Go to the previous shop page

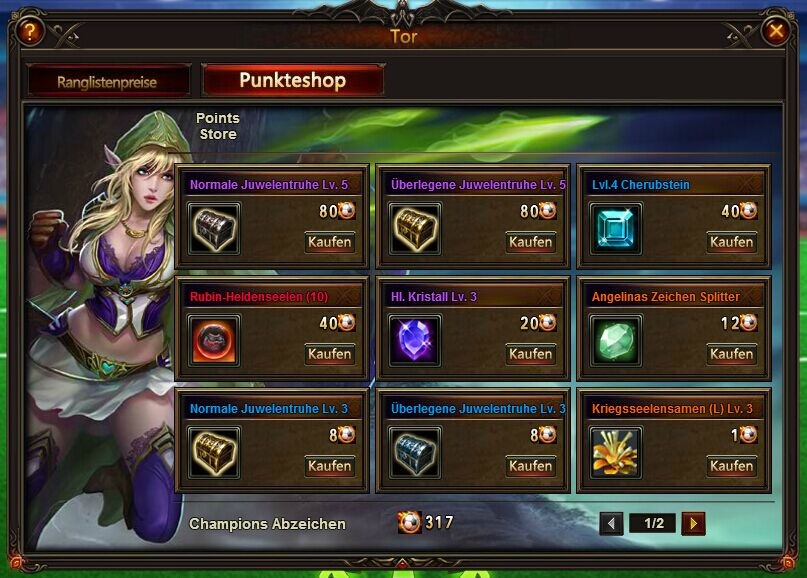click(612, 523)
